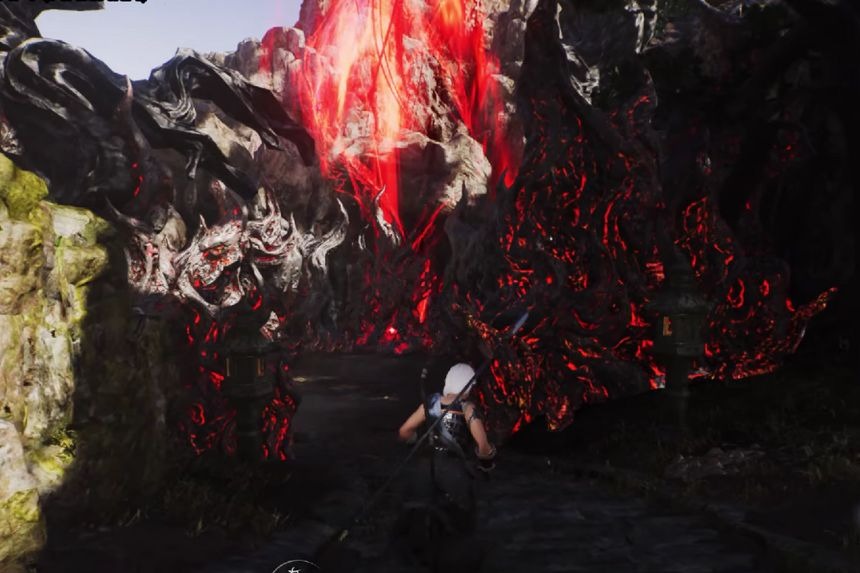Click the white-outlined circular HUD emblem
Viewport: 860px width, 573px height.
(x=295, y=567)
